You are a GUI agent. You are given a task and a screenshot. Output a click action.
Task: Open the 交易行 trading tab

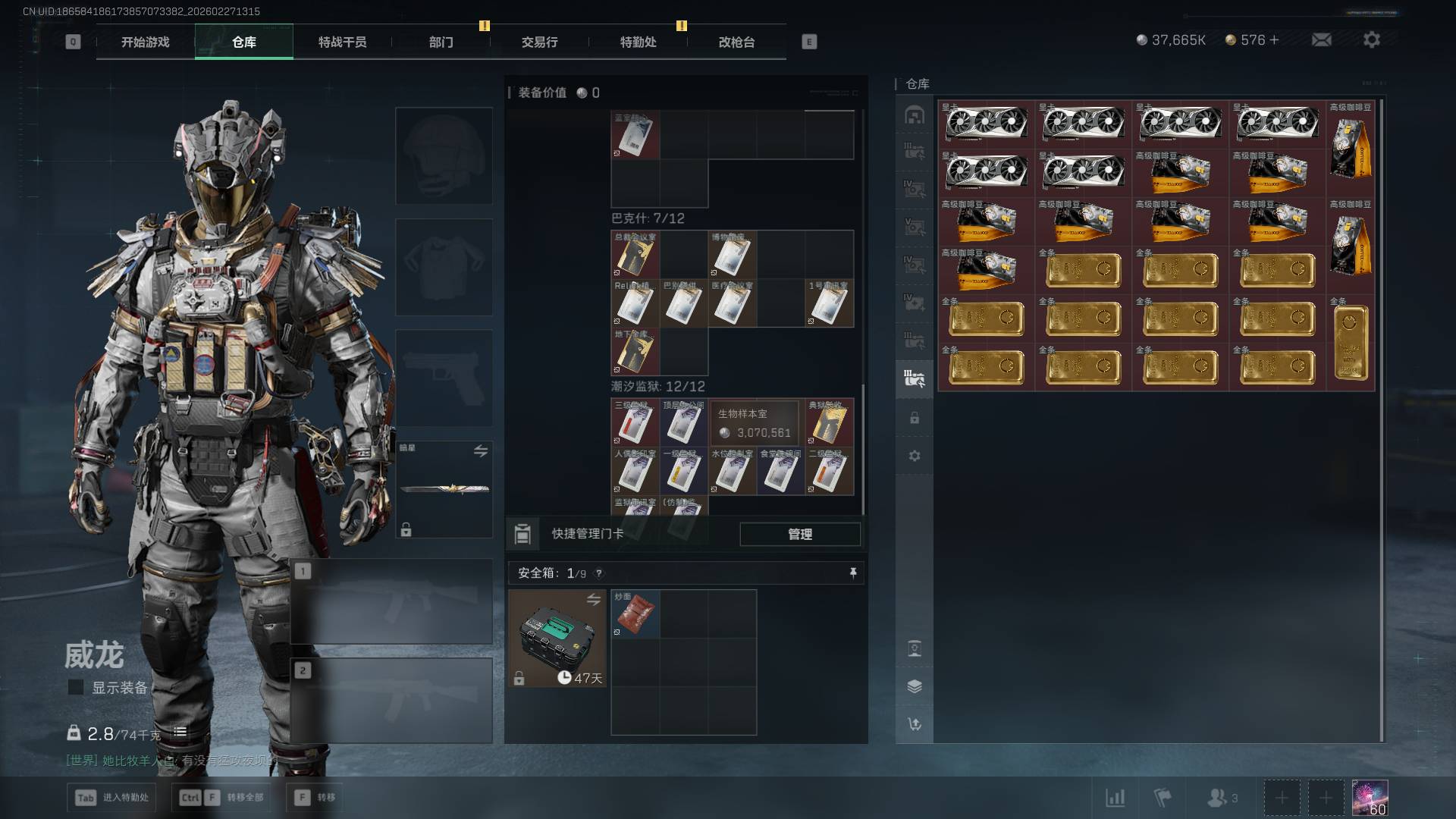pos(539,42)
